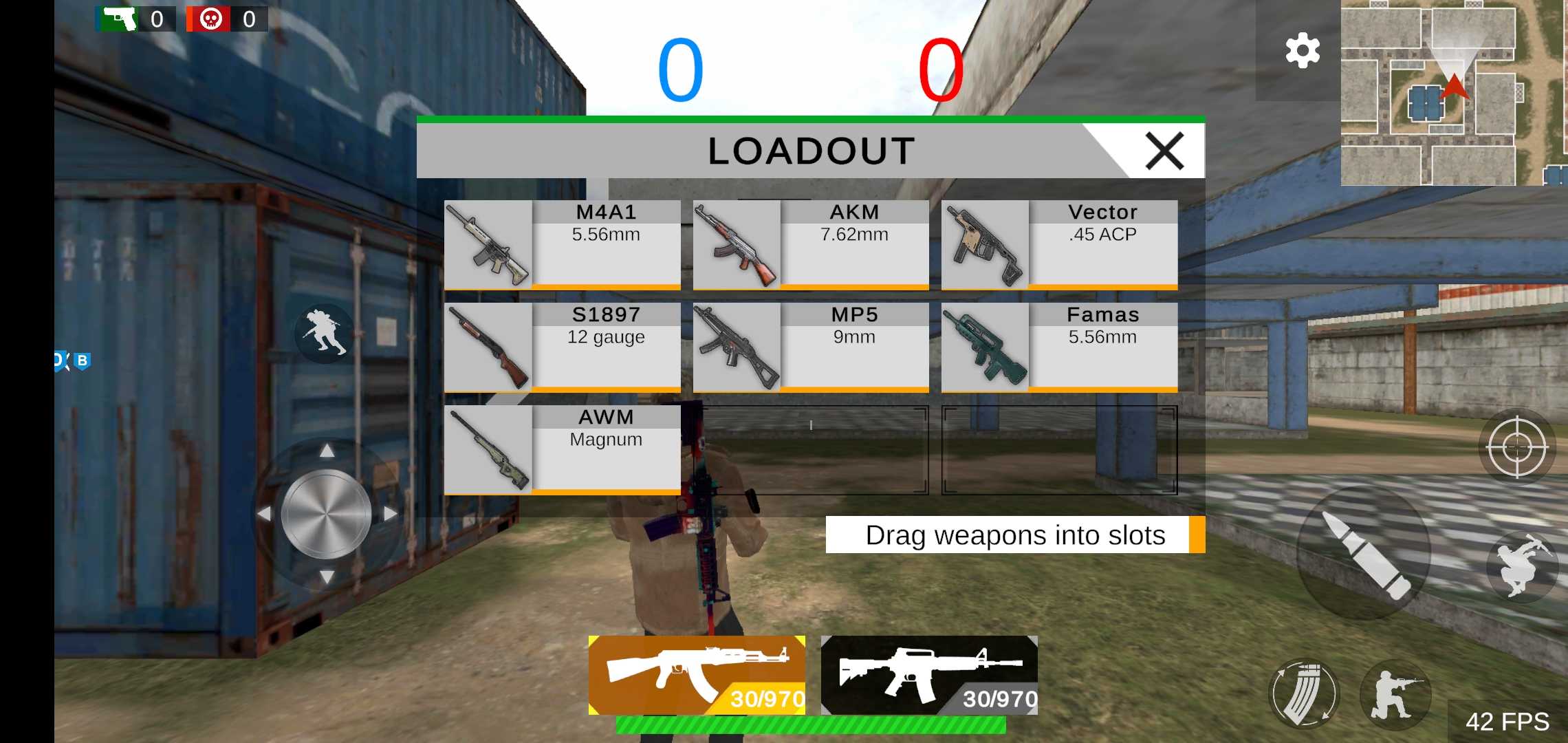The height and width of the screenshot is (743, 1568).
Task: Switch to the black M4 weapon slot
Action: point(929,675)
